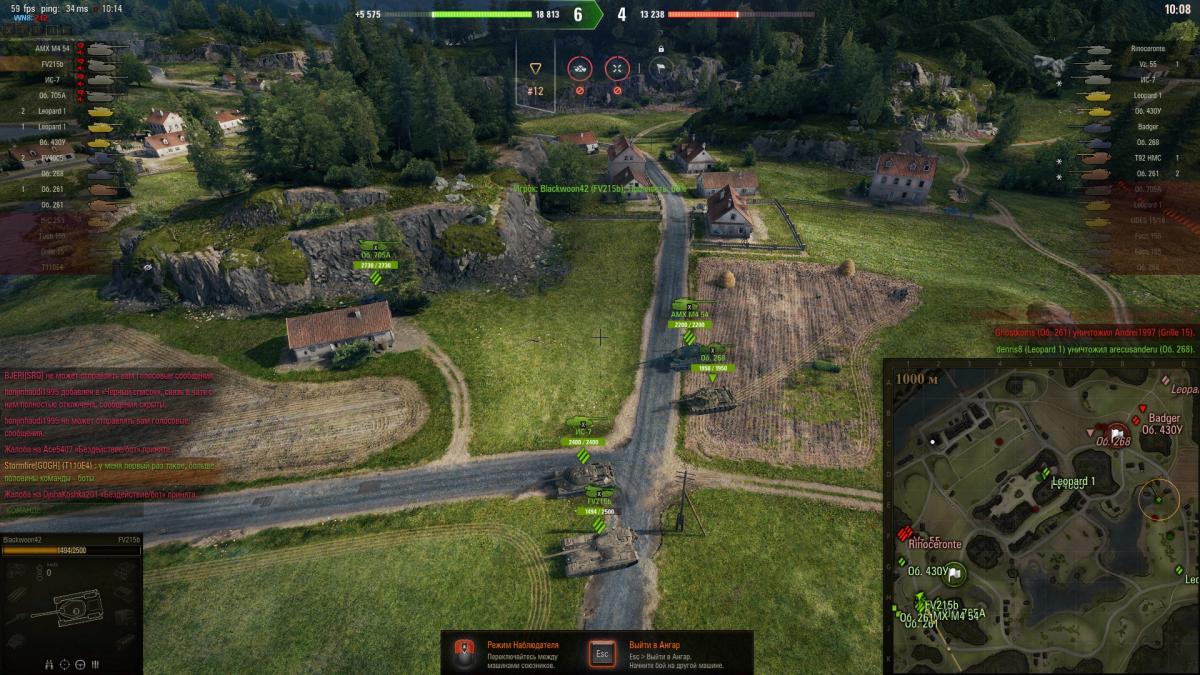Viewport: 1200px width, 675px height.
Task: Click the locked flag consumable icon
Action: [659, 68]
